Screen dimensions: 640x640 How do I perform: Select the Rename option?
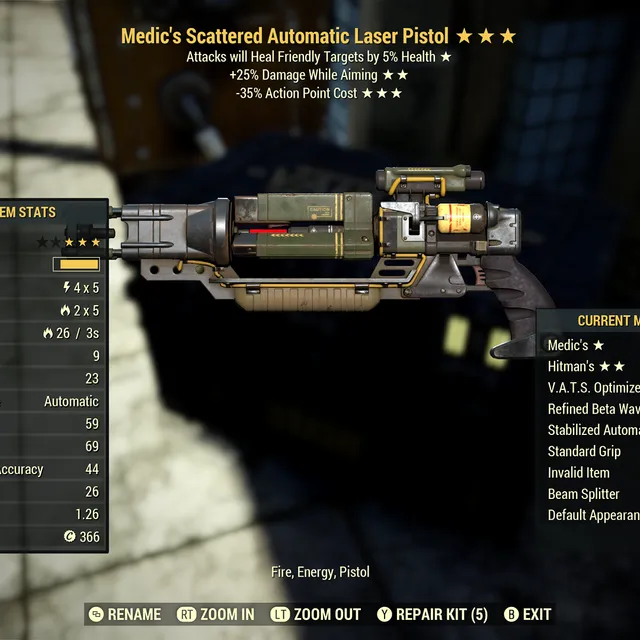(125, 614)
